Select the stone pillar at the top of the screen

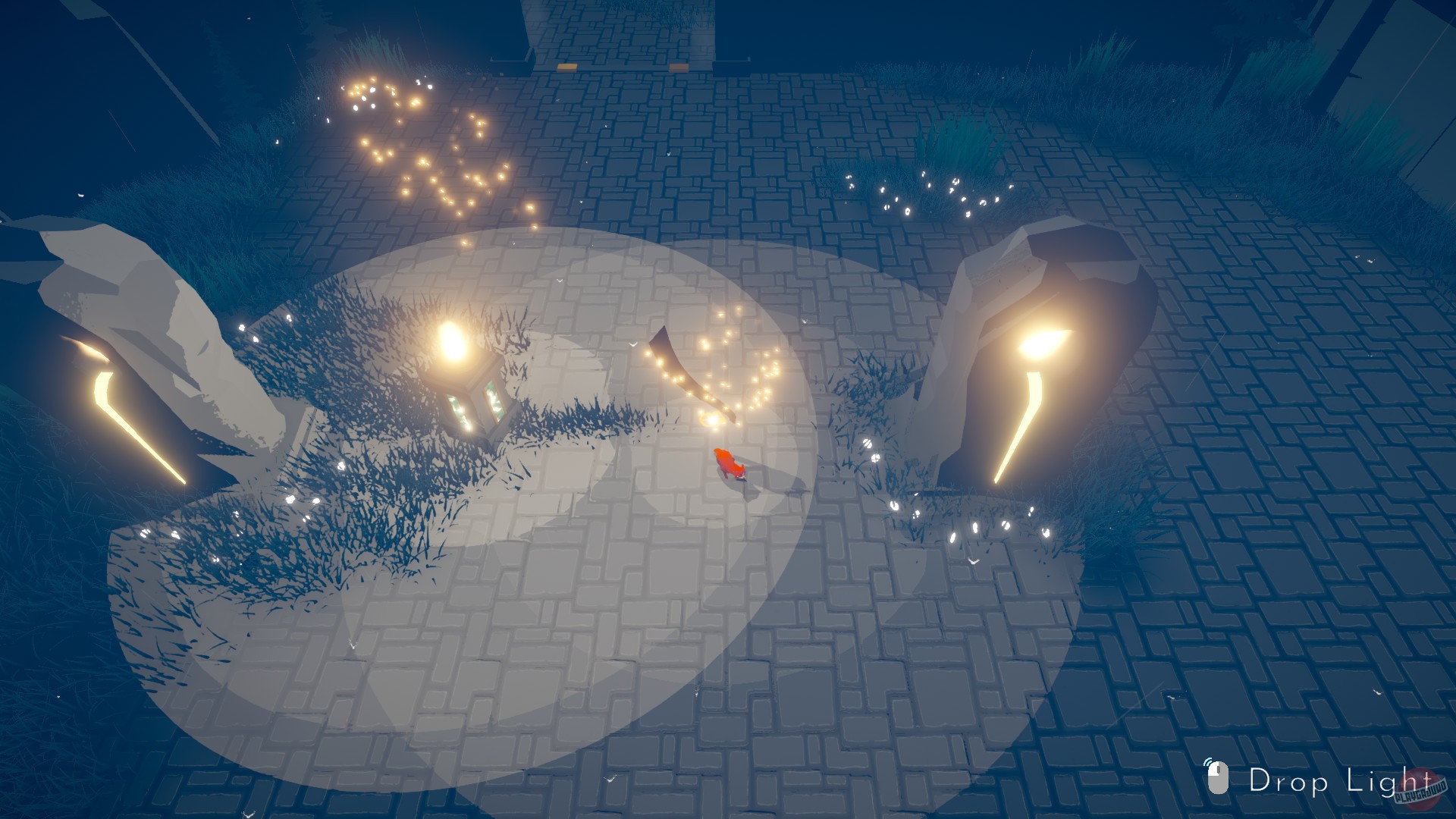point(622,30)
